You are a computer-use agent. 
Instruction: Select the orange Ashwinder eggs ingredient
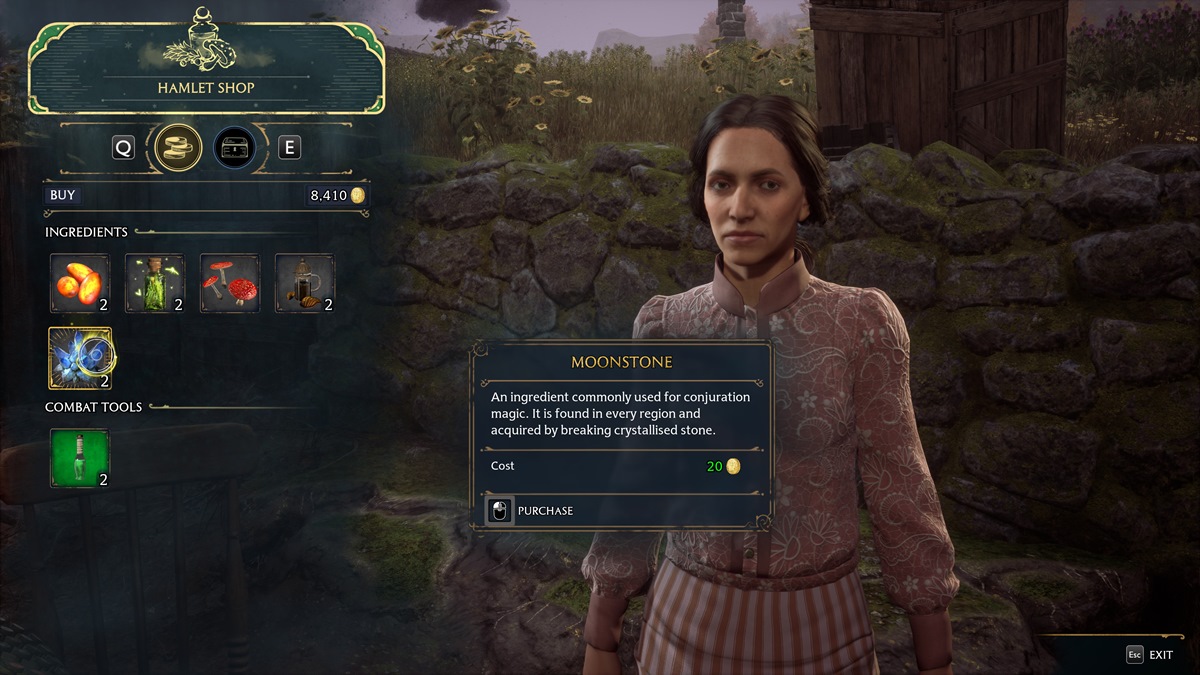pyautogui.click(x=80, y=283)
